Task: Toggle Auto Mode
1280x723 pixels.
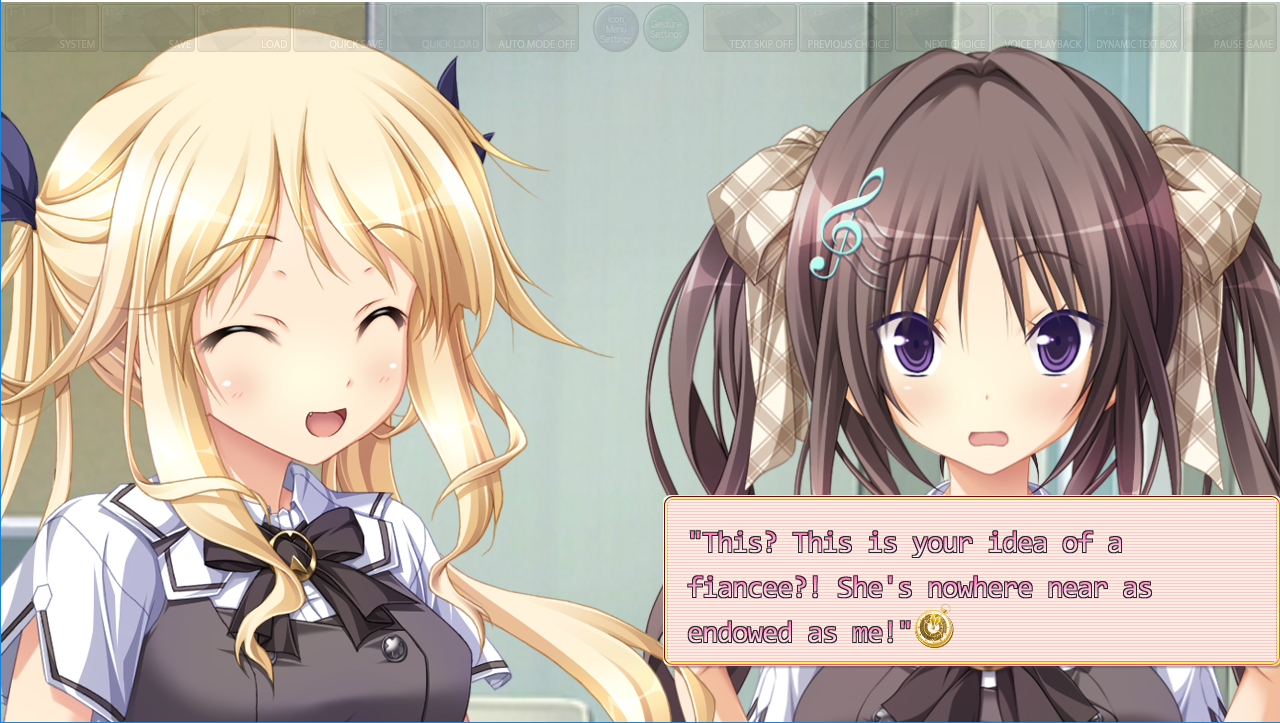Action: (x=532, y=28)
